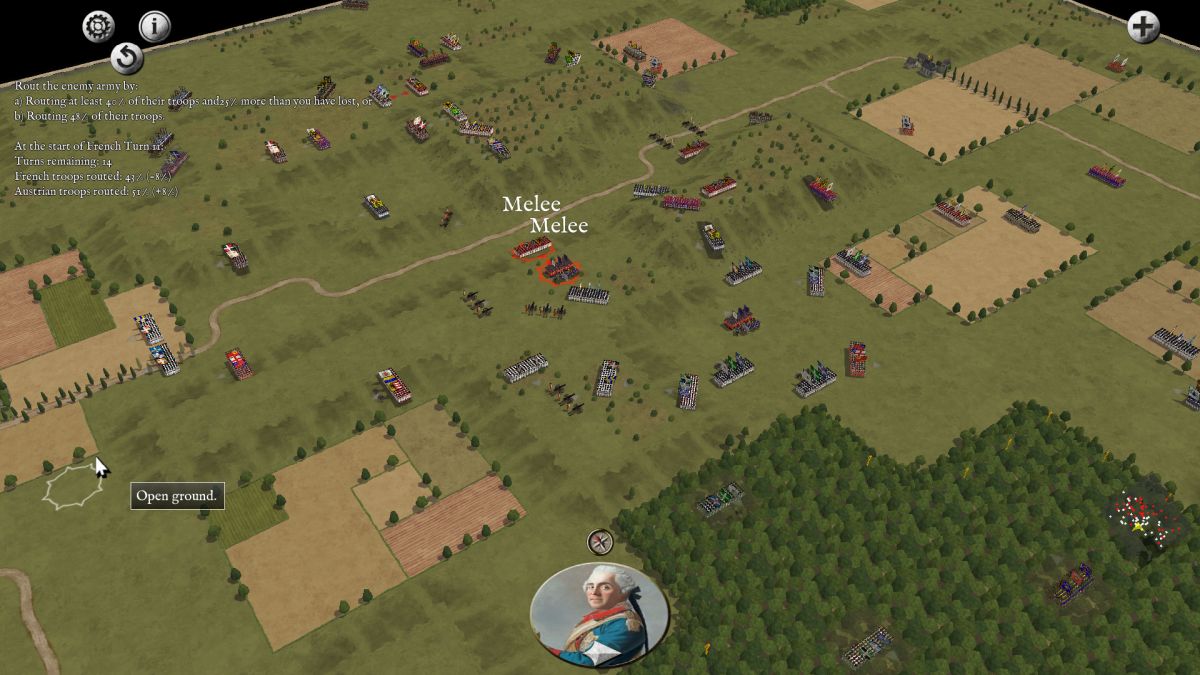Click the small compass icon

coord(600,542)
